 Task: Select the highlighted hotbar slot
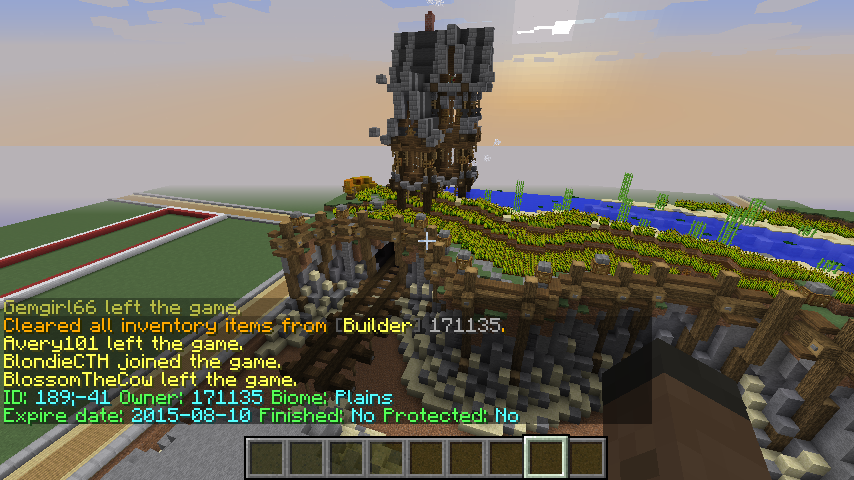(546, 457)
